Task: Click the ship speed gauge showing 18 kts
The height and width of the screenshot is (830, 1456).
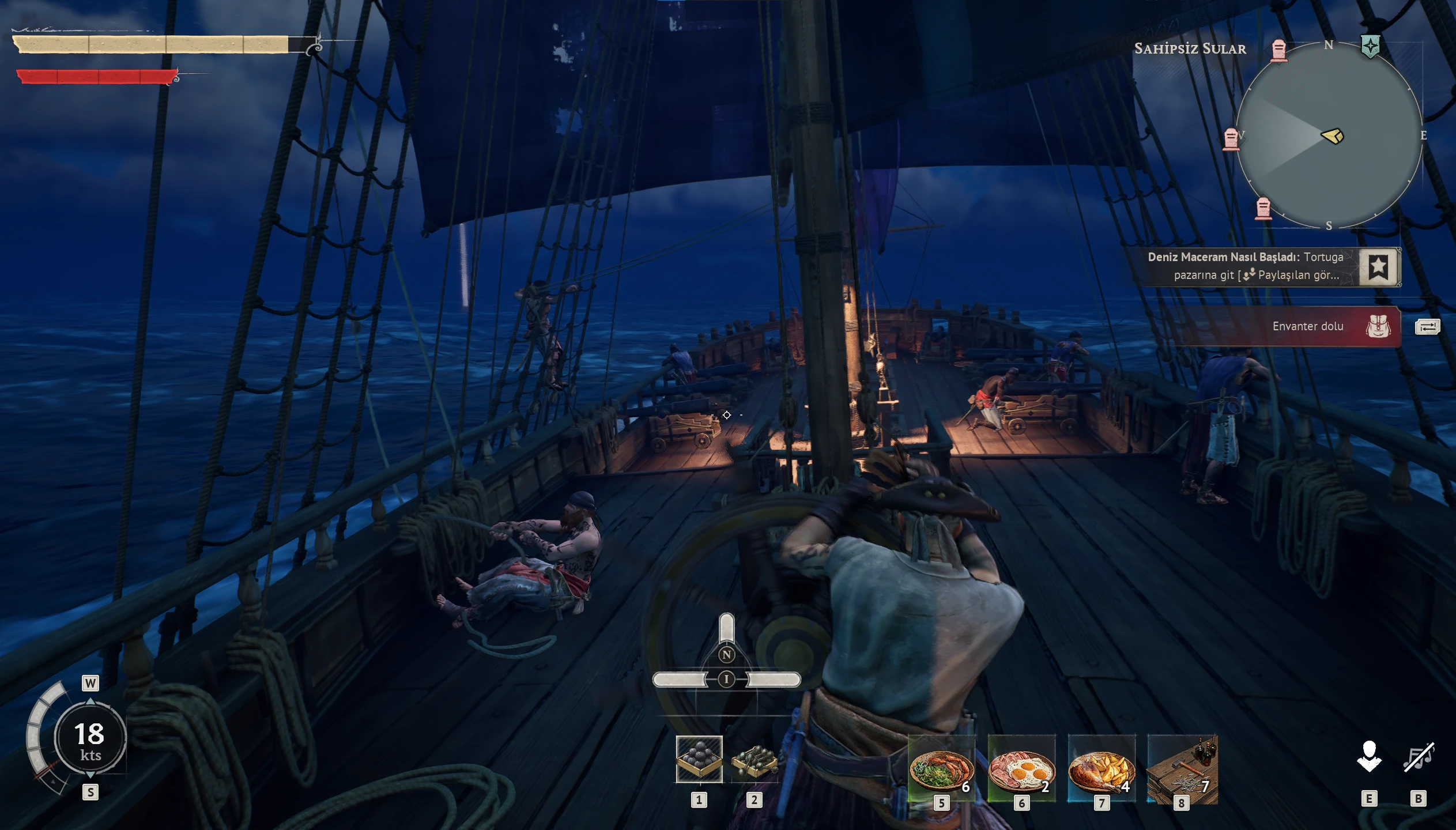Action: coord(90,737)
